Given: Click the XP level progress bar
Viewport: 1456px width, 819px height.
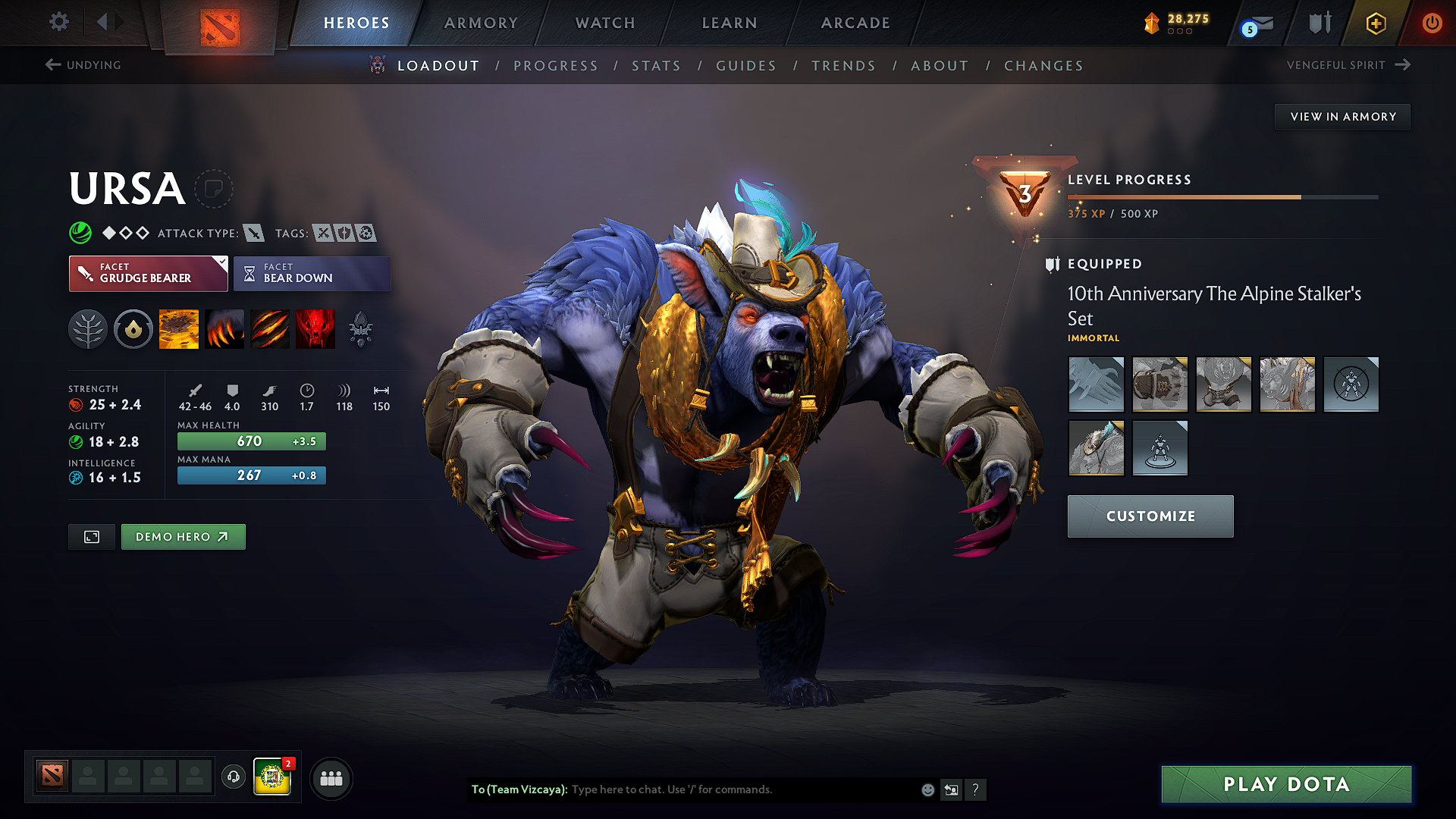Looking at the screenshot, I should coord(1222,196).
